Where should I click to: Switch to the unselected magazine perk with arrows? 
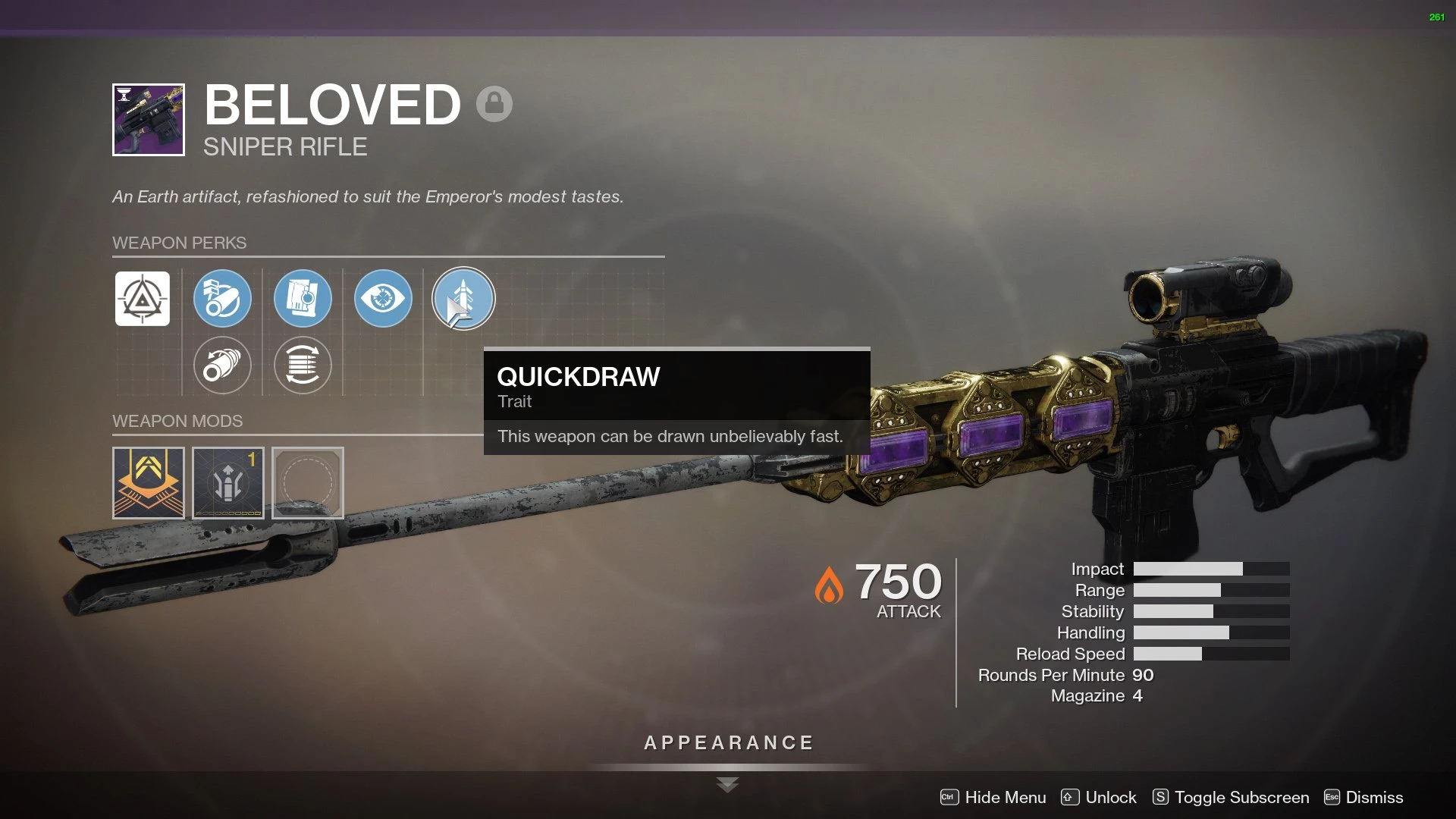click(x=303, y=366)
